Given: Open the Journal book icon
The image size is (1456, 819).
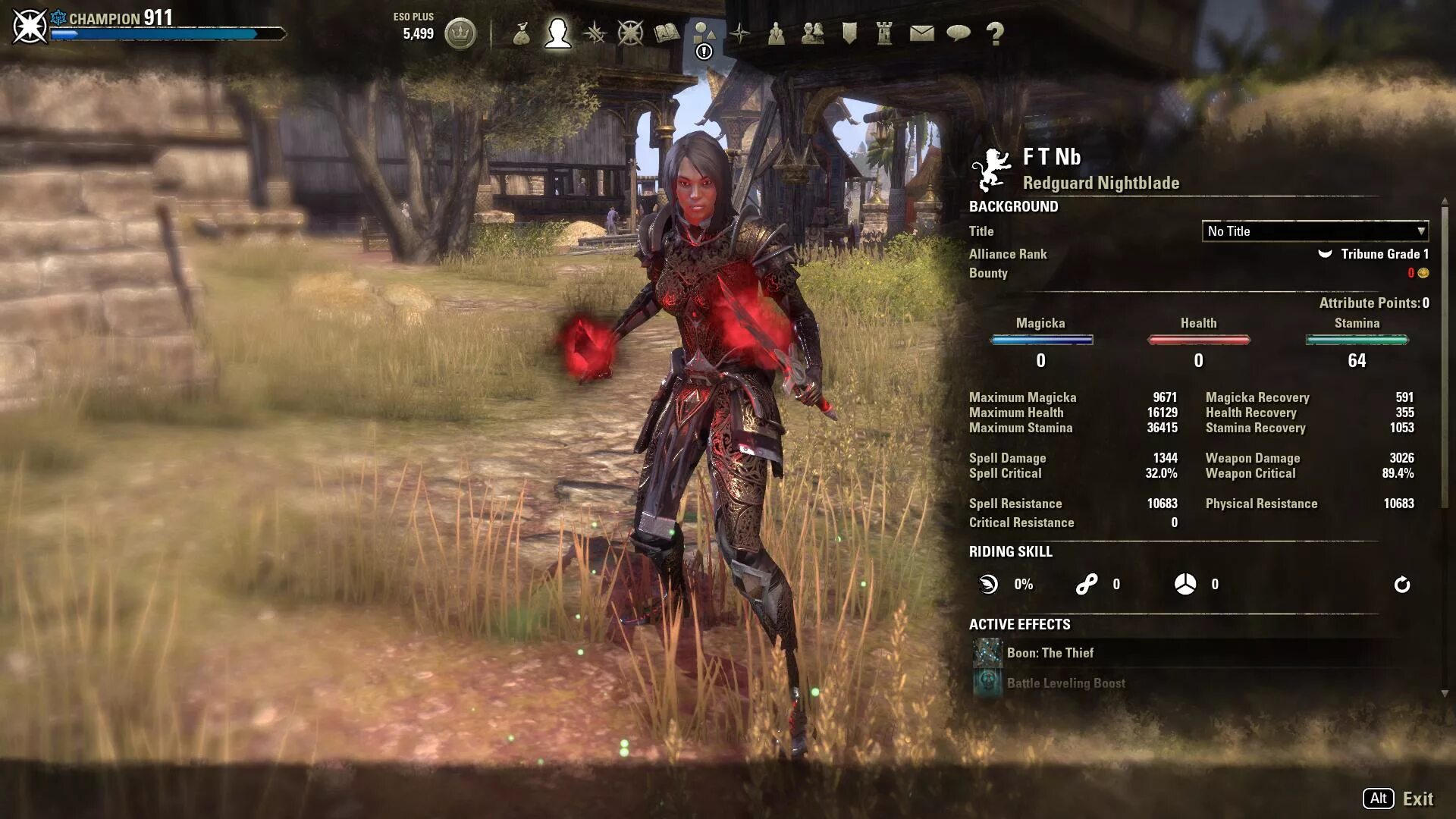Looking at the screenshot, I should click(667, 33).
